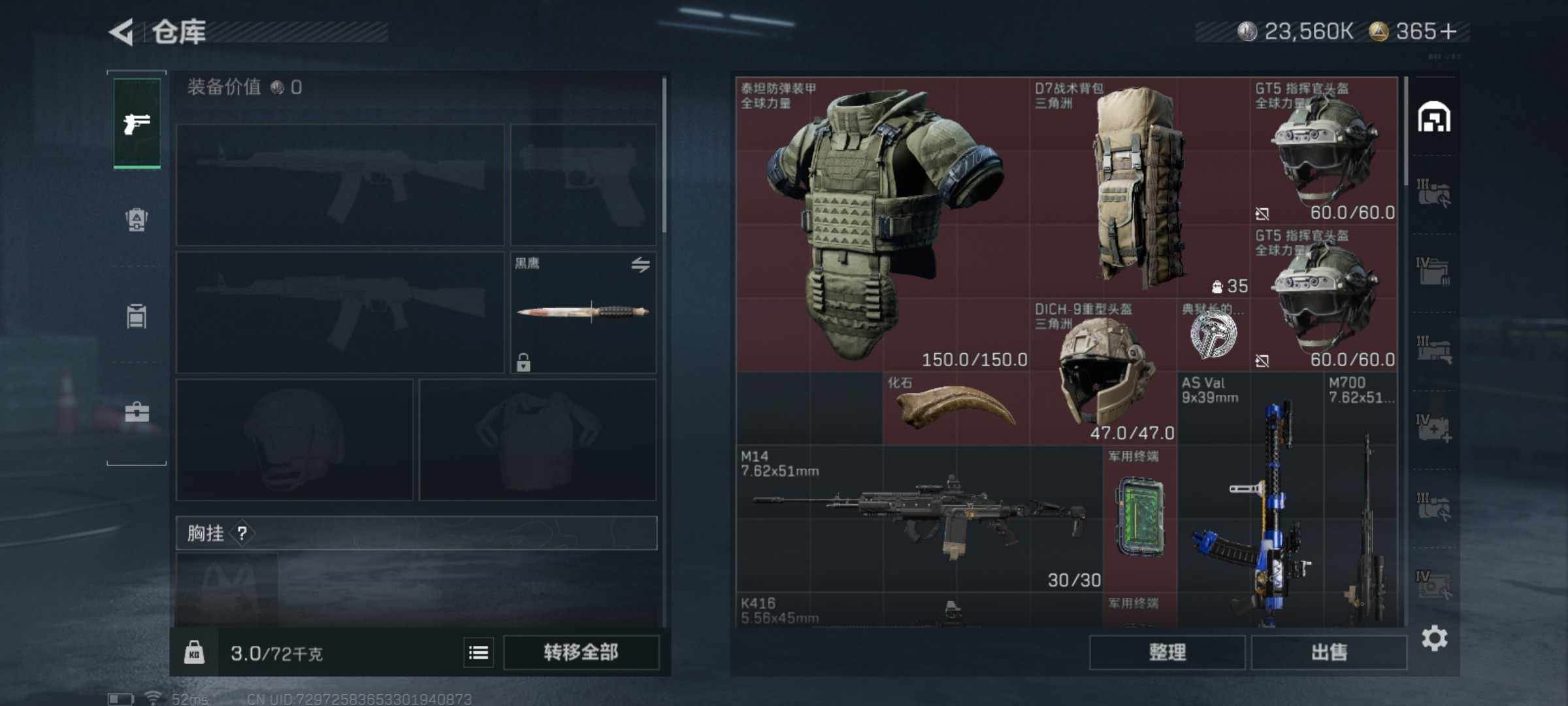
Task: Toggle the list view icon beside 转移全部
Action: point(478,652)
